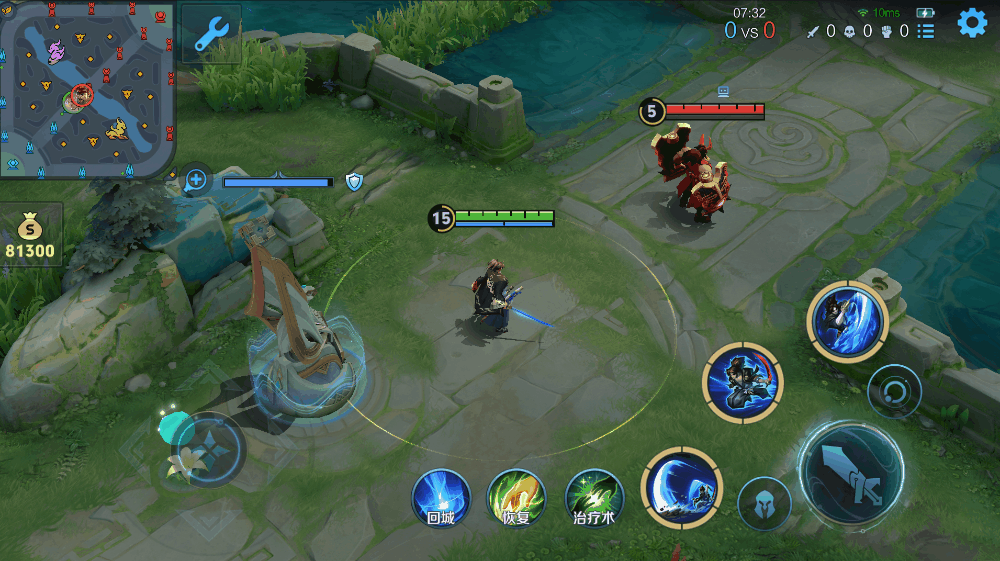The height and width of the screenshot is (561, 1000).
Task: Tap the sword basic attack button
Action: pos(851,472)
